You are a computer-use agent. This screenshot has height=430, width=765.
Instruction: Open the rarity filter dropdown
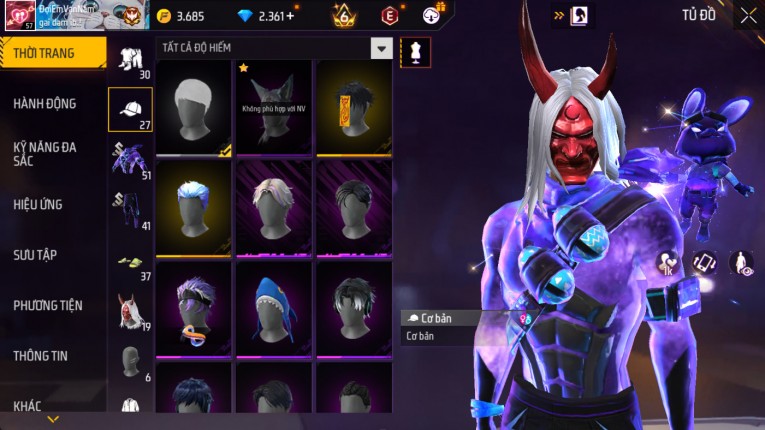click(x=381, y=48)
